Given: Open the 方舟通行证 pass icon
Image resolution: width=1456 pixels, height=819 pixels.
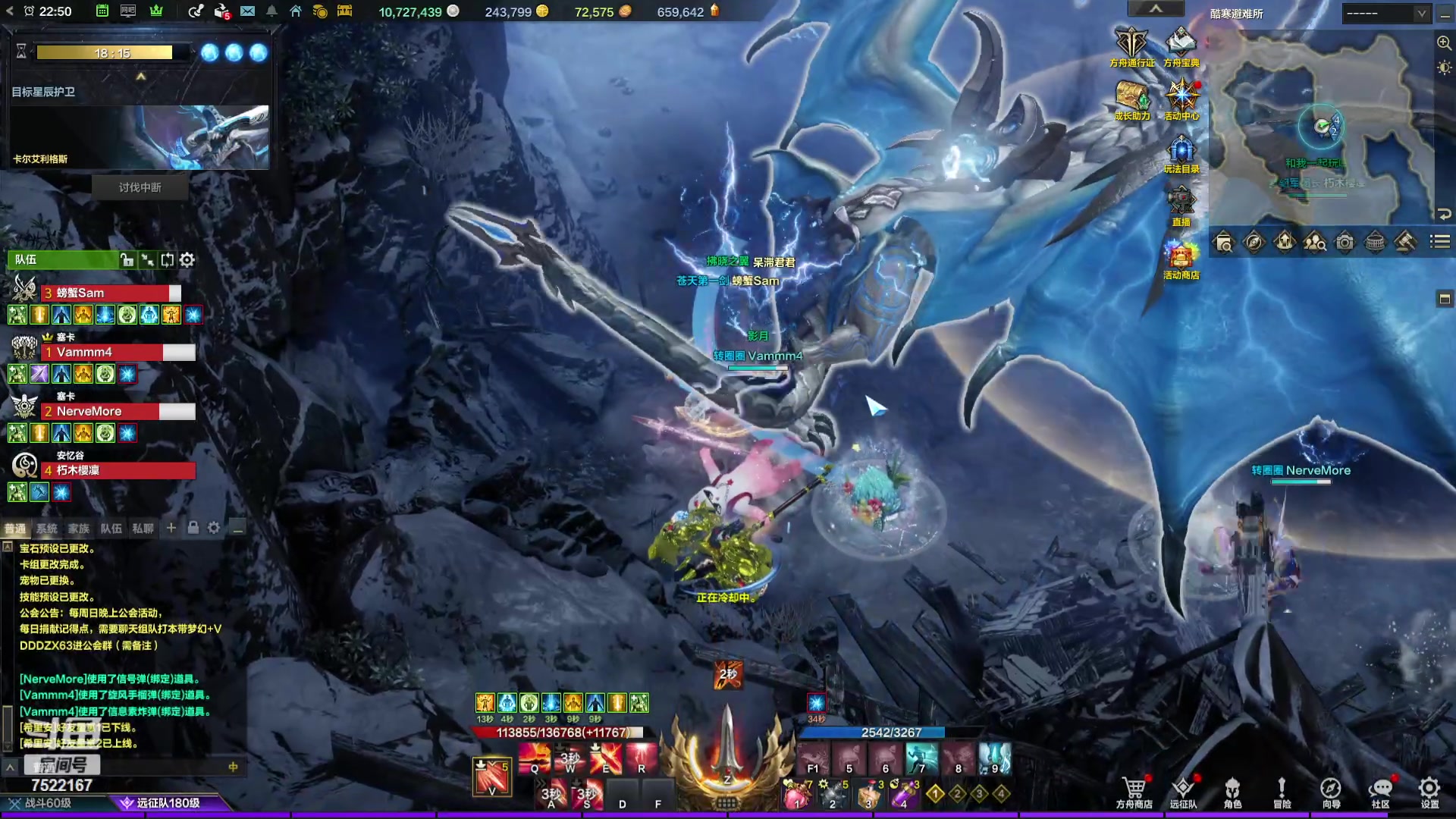Looking at the screenshot, I should tap(1131, 47).
